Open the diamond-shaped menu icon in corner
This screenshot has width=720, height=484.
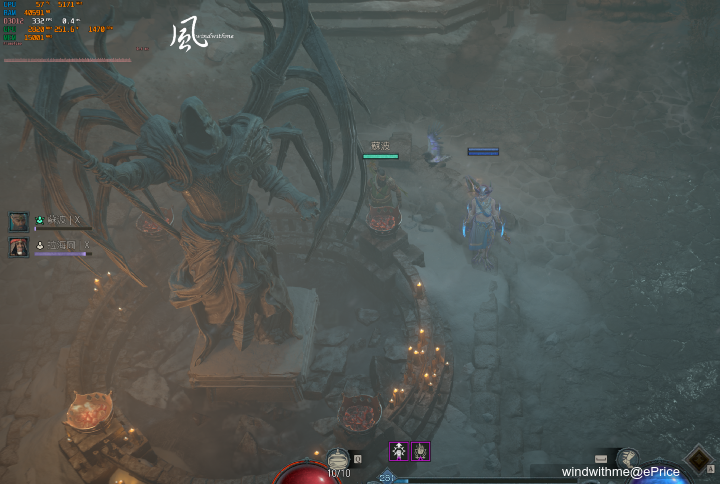[697, 461]
